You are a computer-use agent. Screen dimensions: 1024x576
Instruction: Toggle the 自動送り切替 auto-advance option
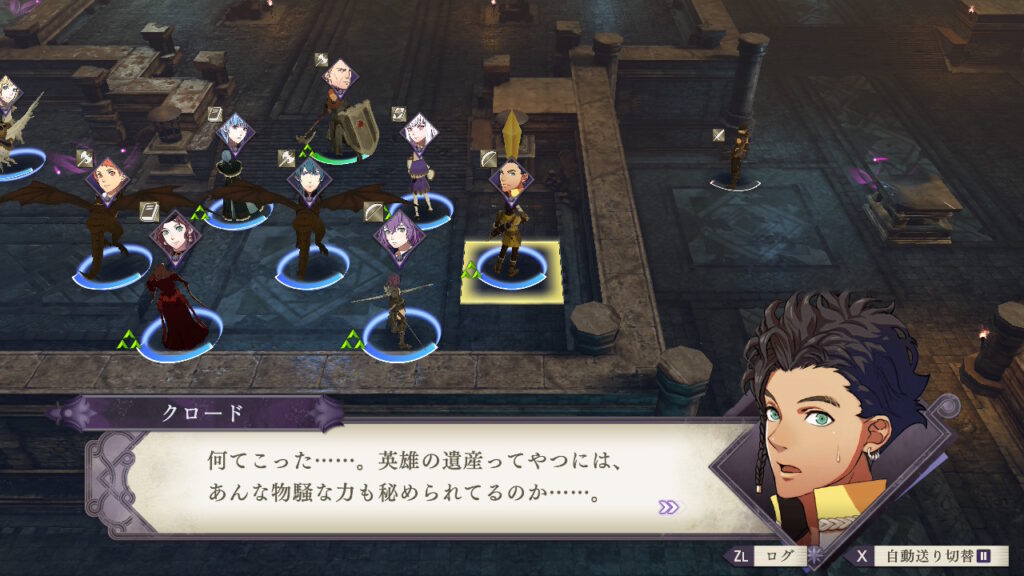[x=929, y=556]
